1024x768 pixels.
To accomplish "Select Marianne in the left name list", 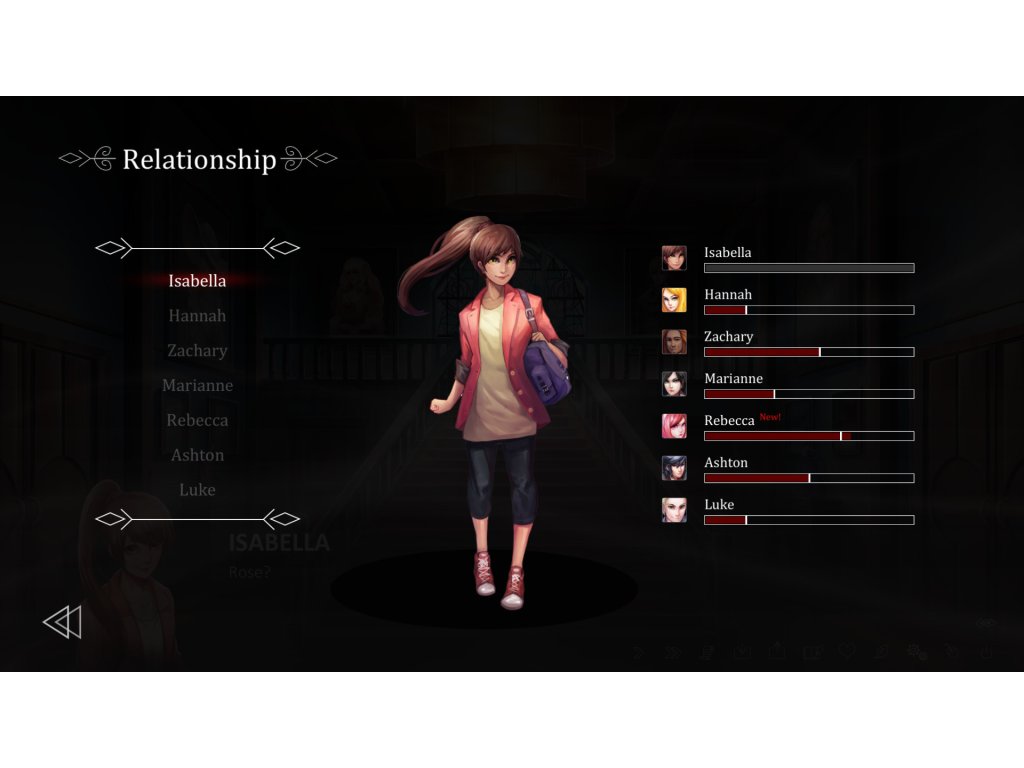I will click(x=197, y=386).
